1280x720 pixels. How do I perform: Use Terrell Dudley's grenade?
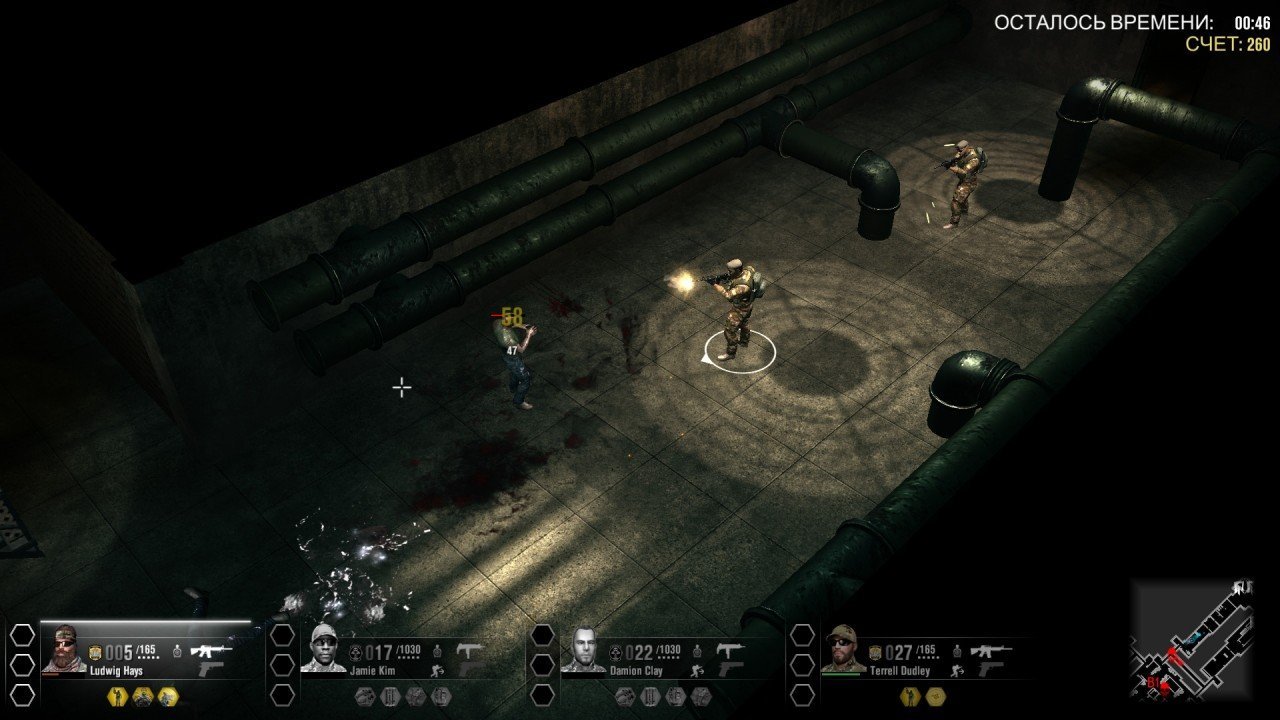click(x=956, y=651)
